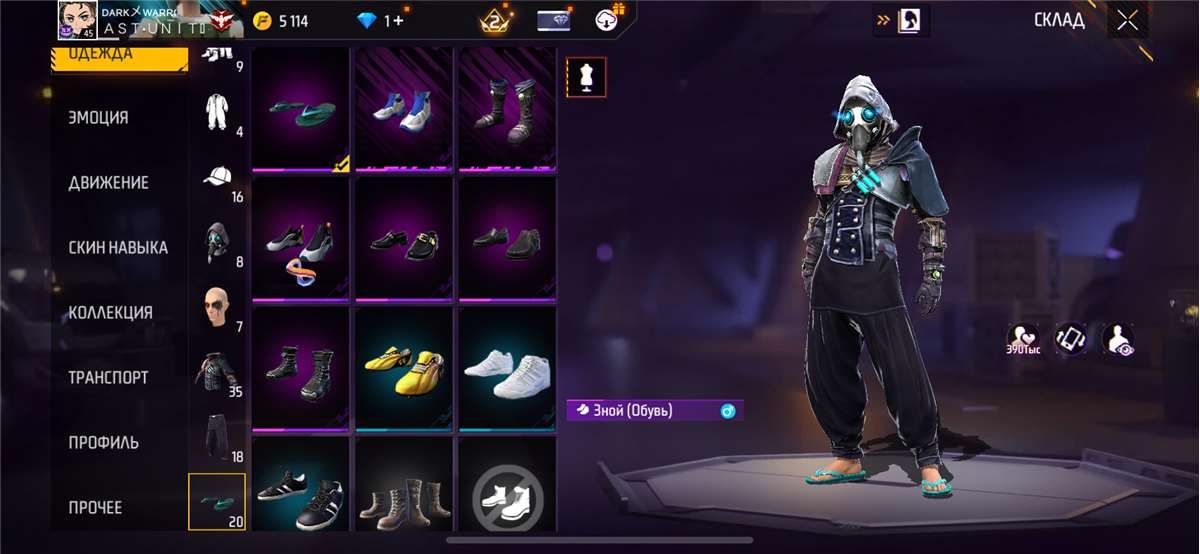1200x554 pixels.
Task: Close the vault screen with the X
Action: 1127,21
